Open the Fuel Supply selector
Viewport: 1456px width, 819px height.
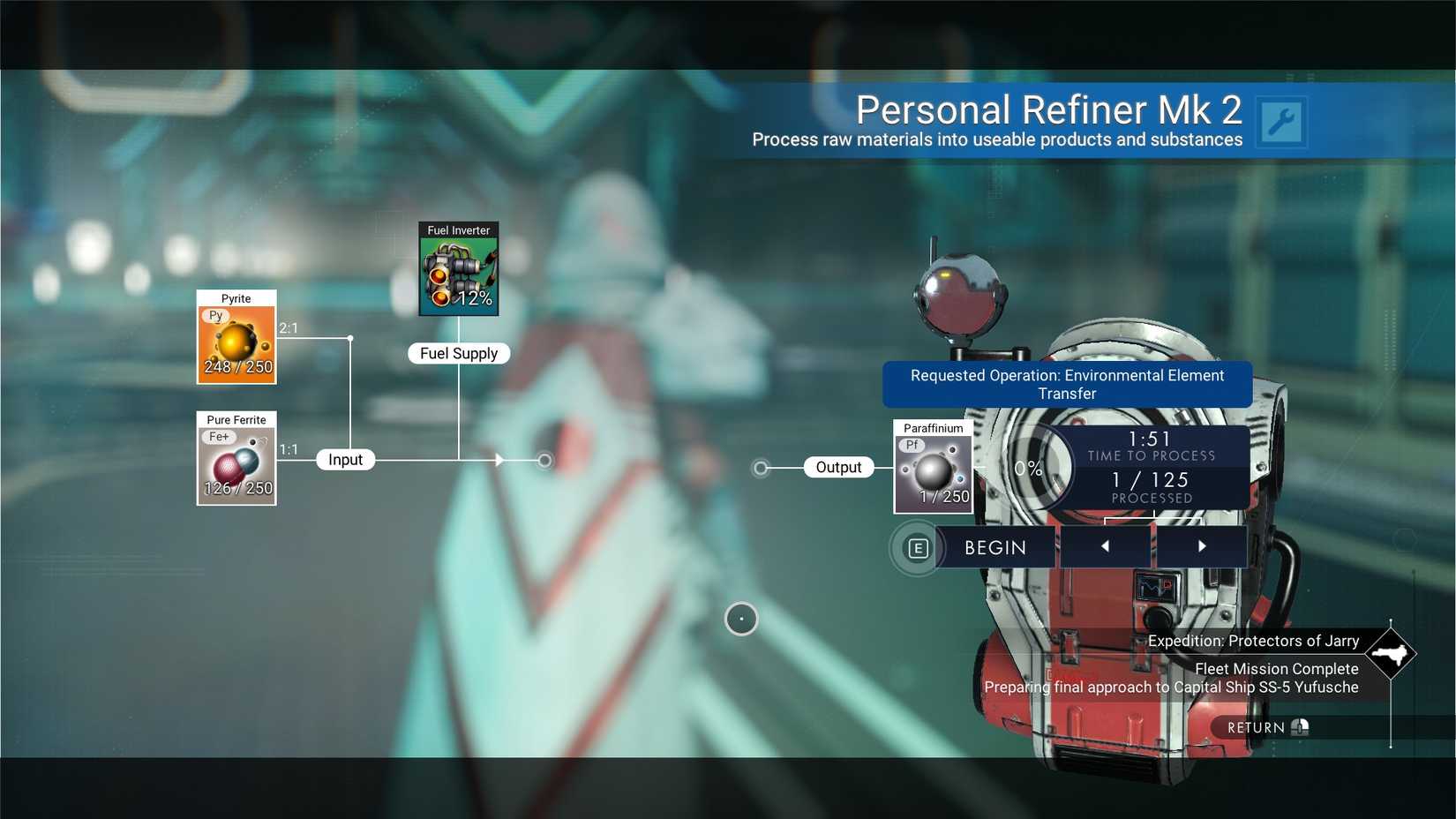[459, 353]
